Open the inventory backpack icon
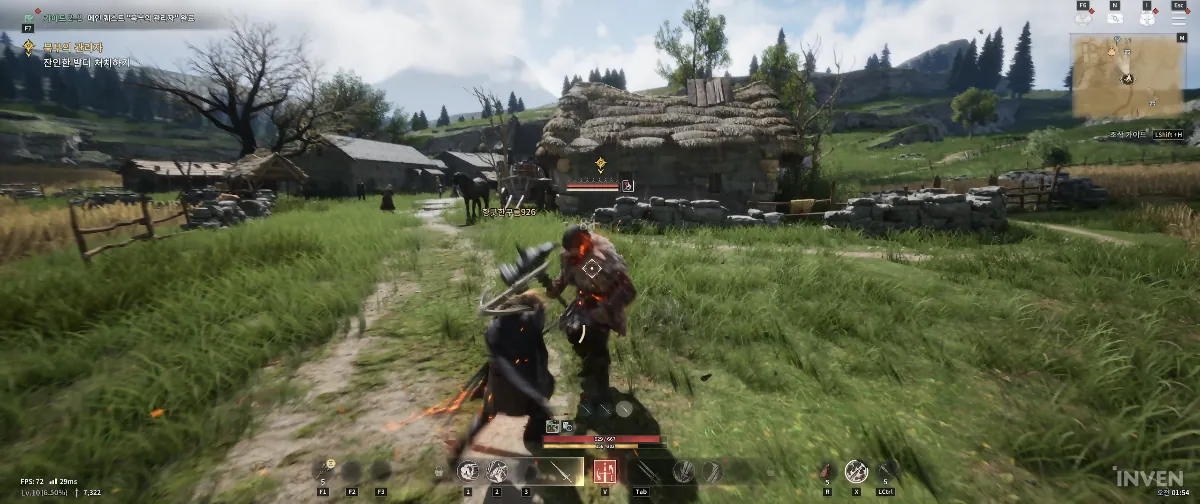1200x504 pixels. pos(1147,17)
